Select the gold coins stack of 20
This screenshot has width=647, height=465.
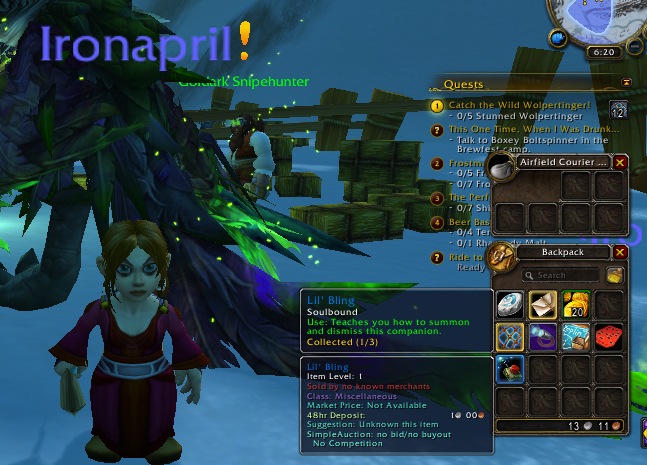577,305
